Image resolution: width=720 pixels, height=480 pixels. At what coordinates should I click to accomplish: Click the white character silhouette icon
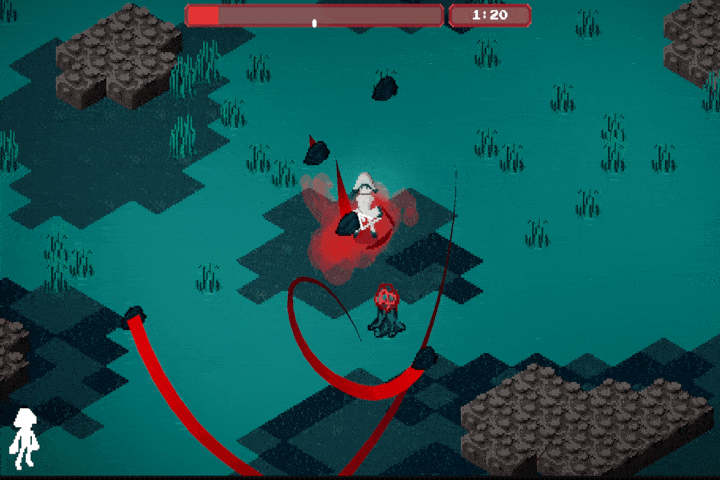(23, 438)
